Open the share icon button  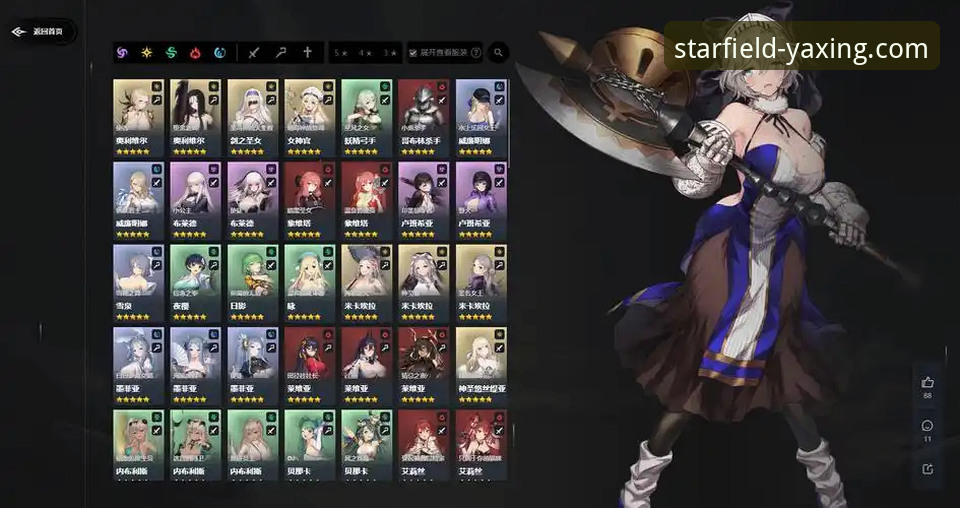click(927, 468)
